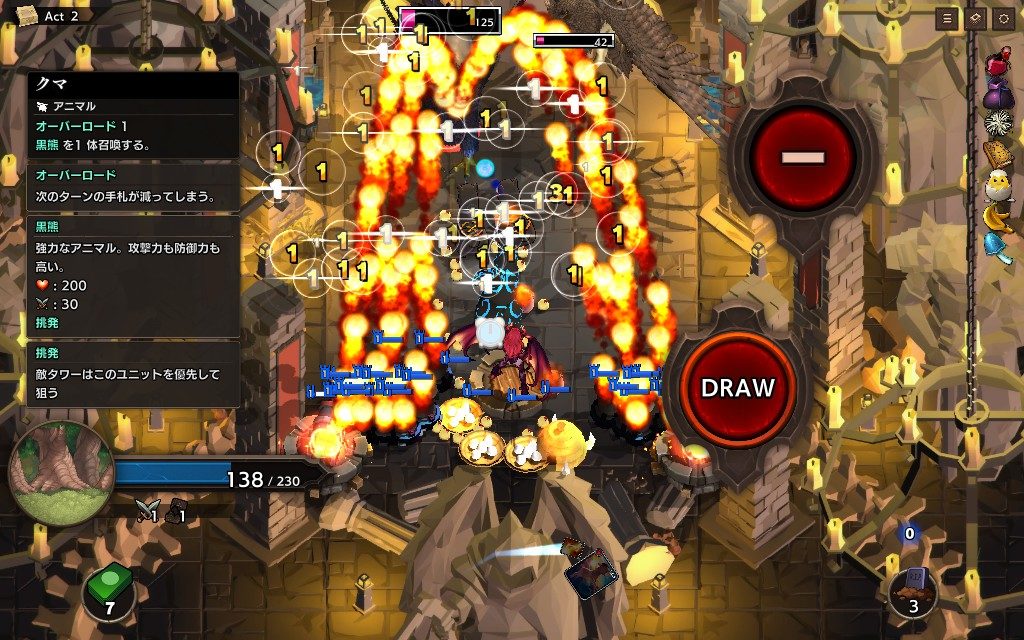Click the red minus button
The image size is (1024, 640).
(x=804, y=157)
